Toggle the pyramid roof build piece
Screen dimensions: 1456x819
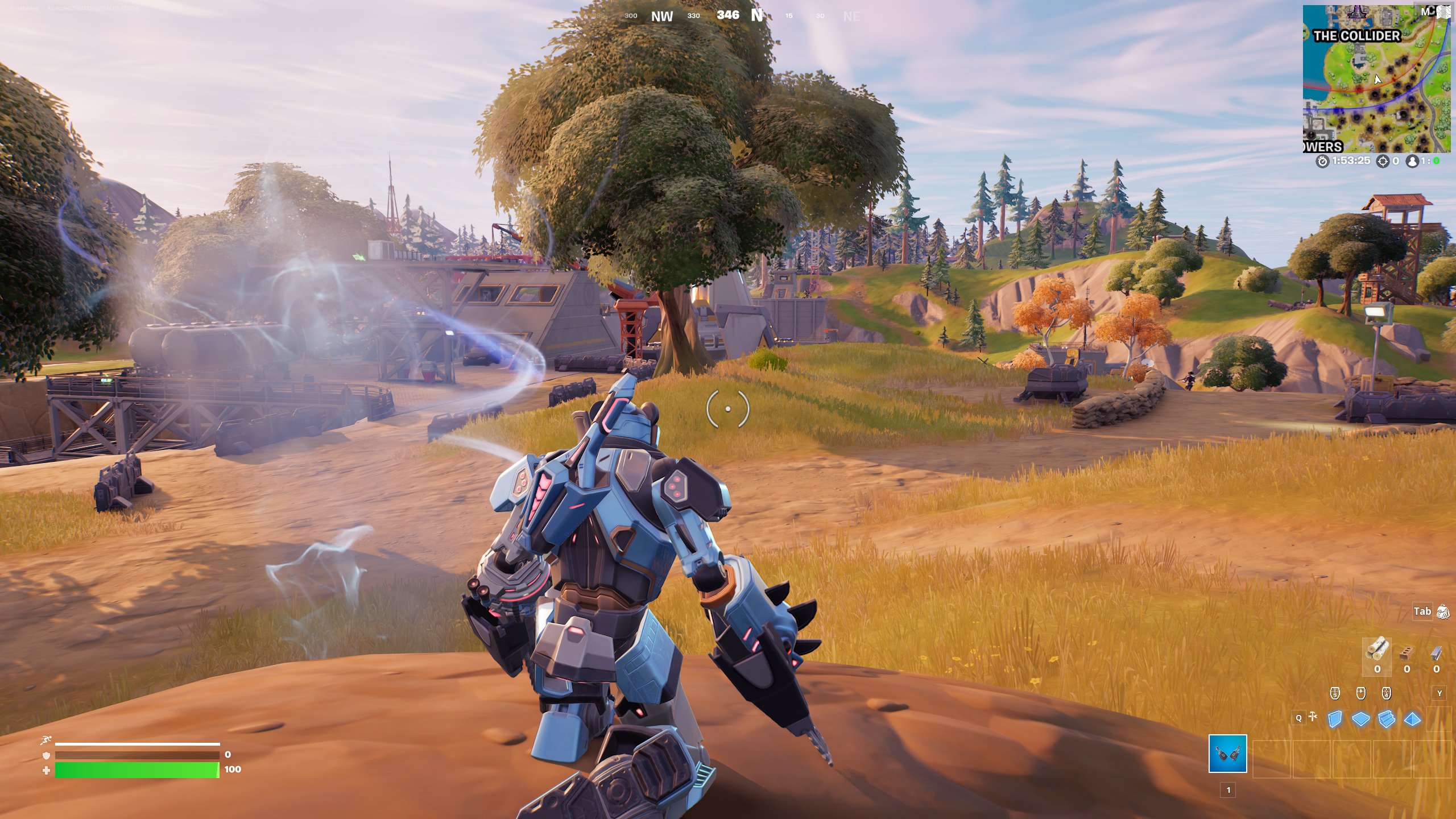(1412, 718)
